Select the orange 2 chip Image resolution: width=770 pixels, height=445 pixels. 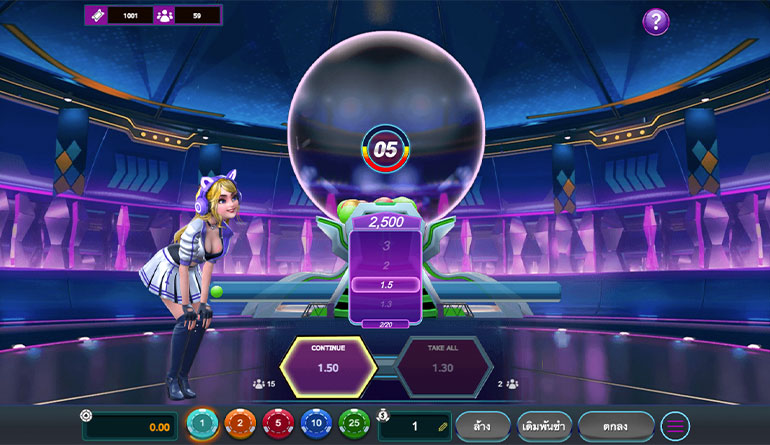(x=239, y=425)
